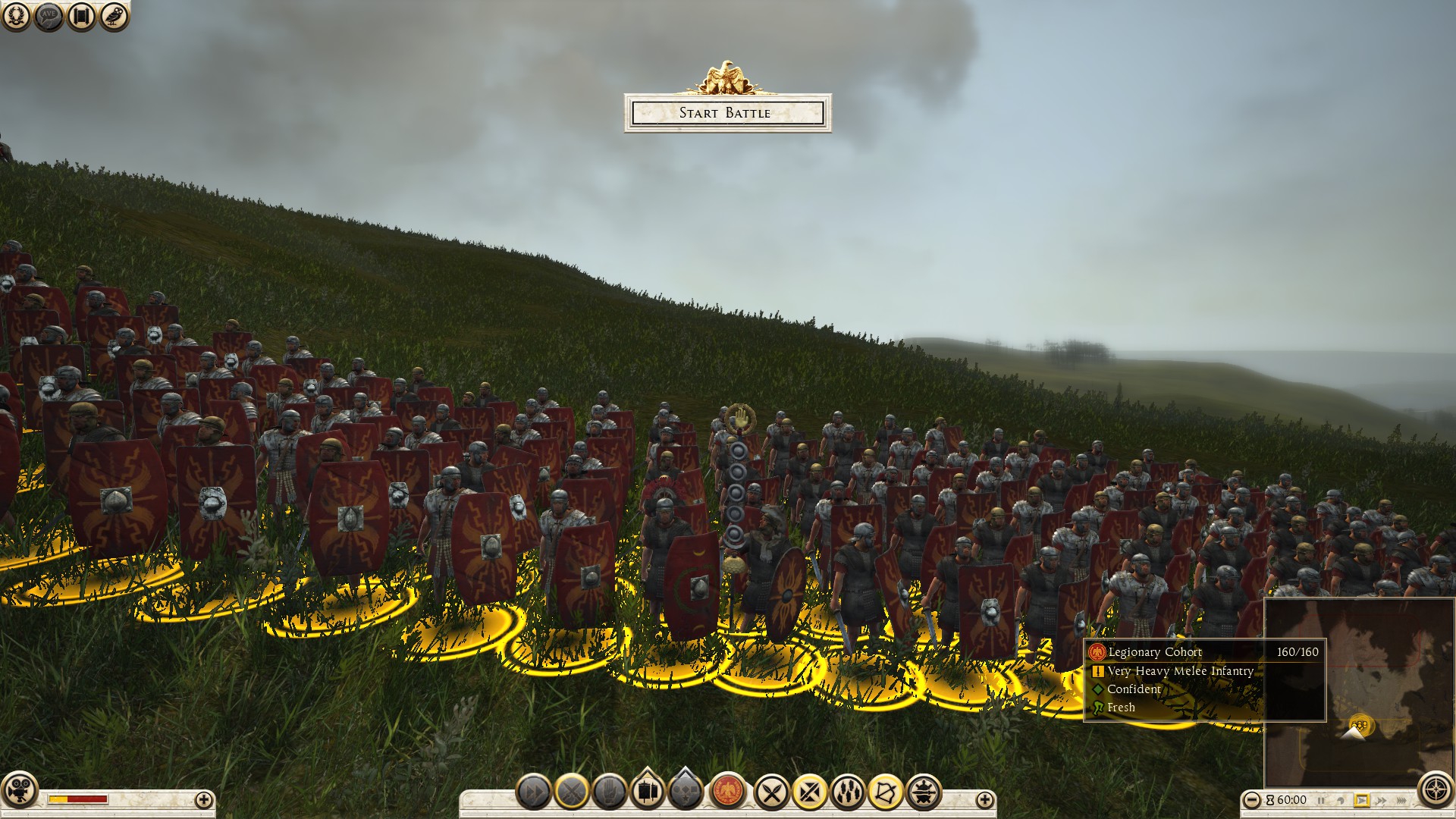Click the Start Battle button
Image resolution: width=1456 pixels, height=819 pixels.
click(x=727, y=113)
